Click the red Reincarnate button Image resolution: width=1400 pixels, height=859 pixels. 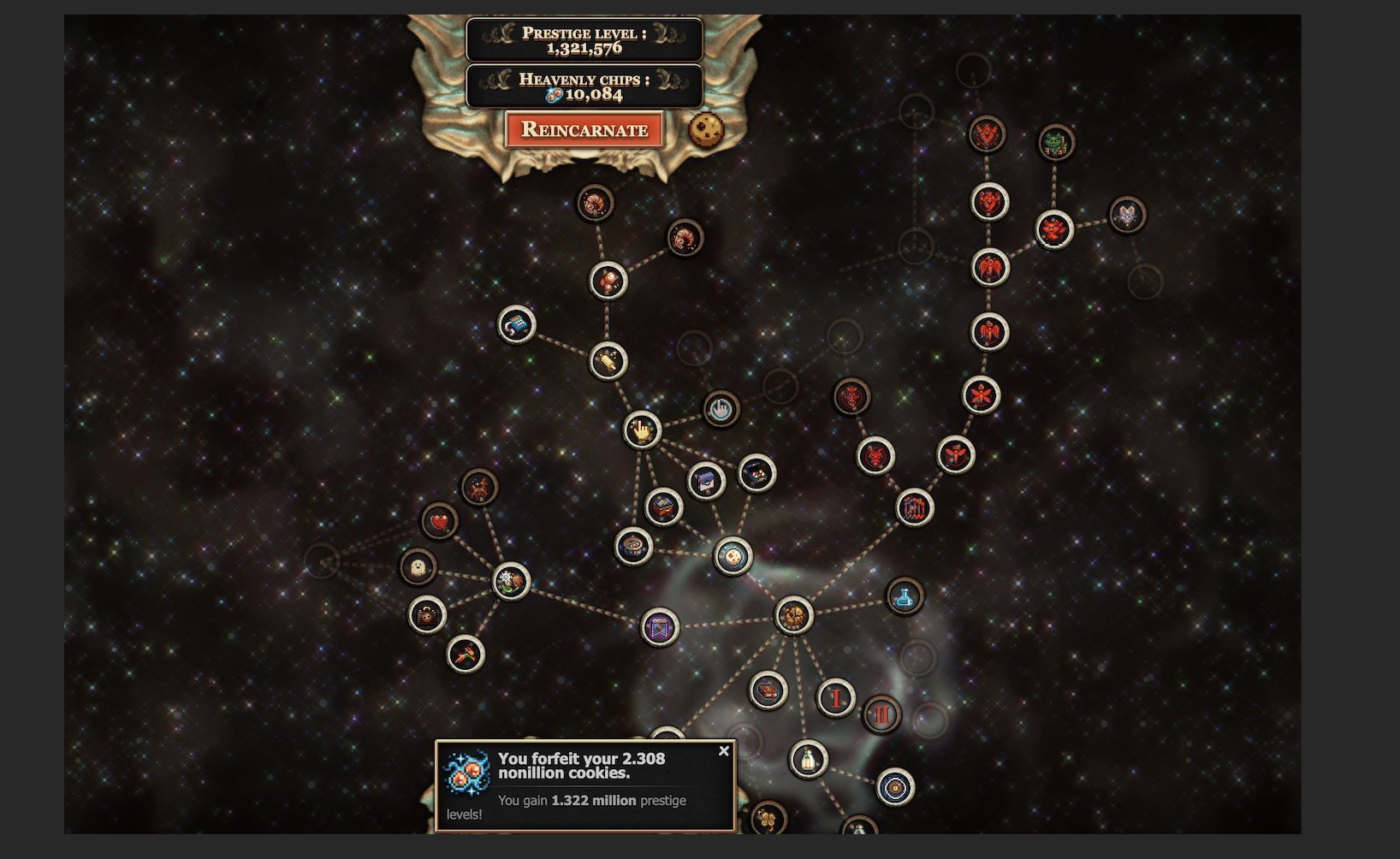(584, 130)
